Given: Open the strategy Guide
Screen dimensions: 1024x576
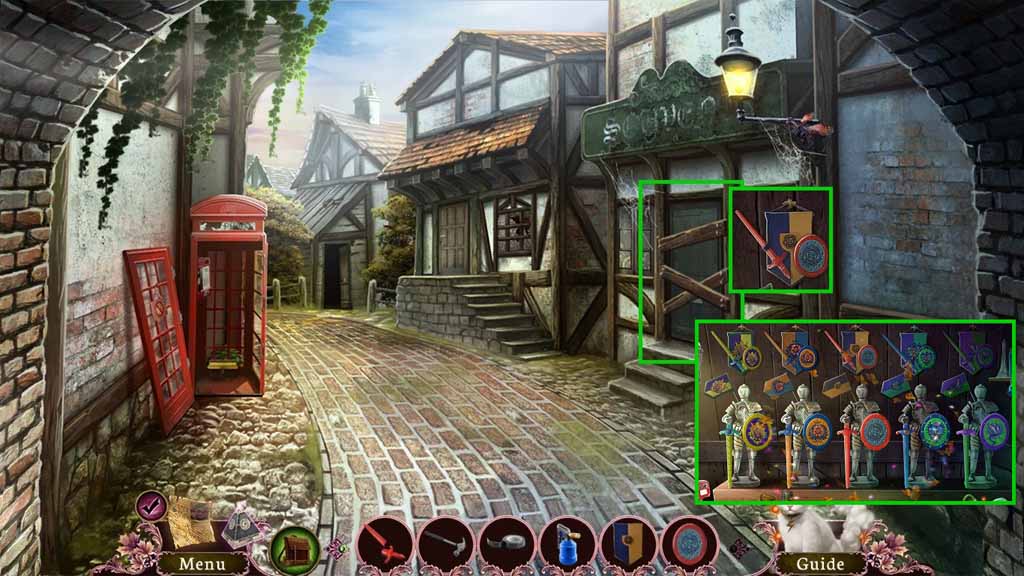Looking at the screenshot, I should click(x=820, y=564).
